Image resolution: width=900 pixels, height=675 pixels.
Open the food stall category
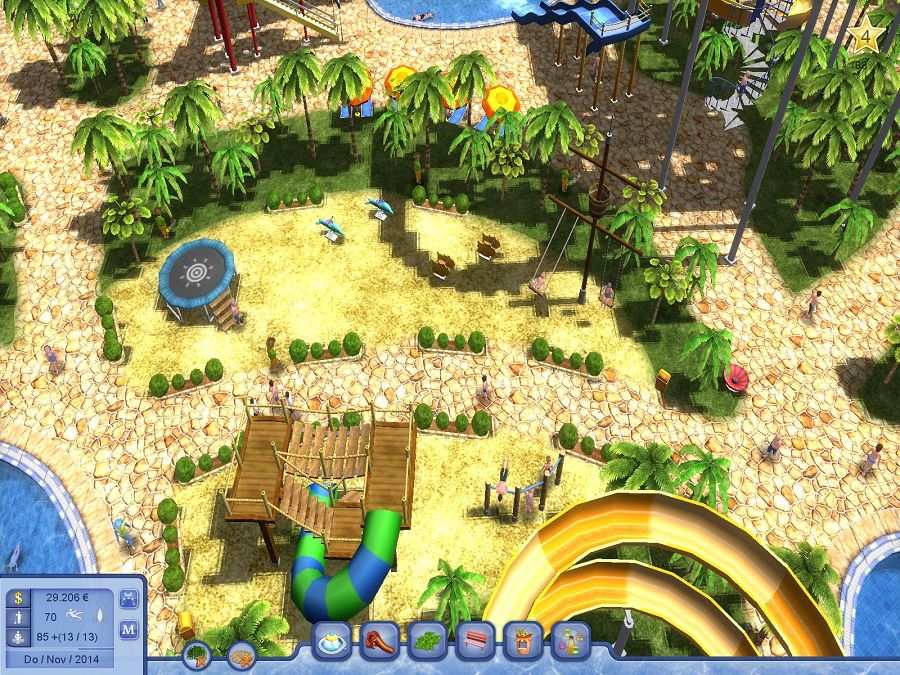(x=523, y=640)
